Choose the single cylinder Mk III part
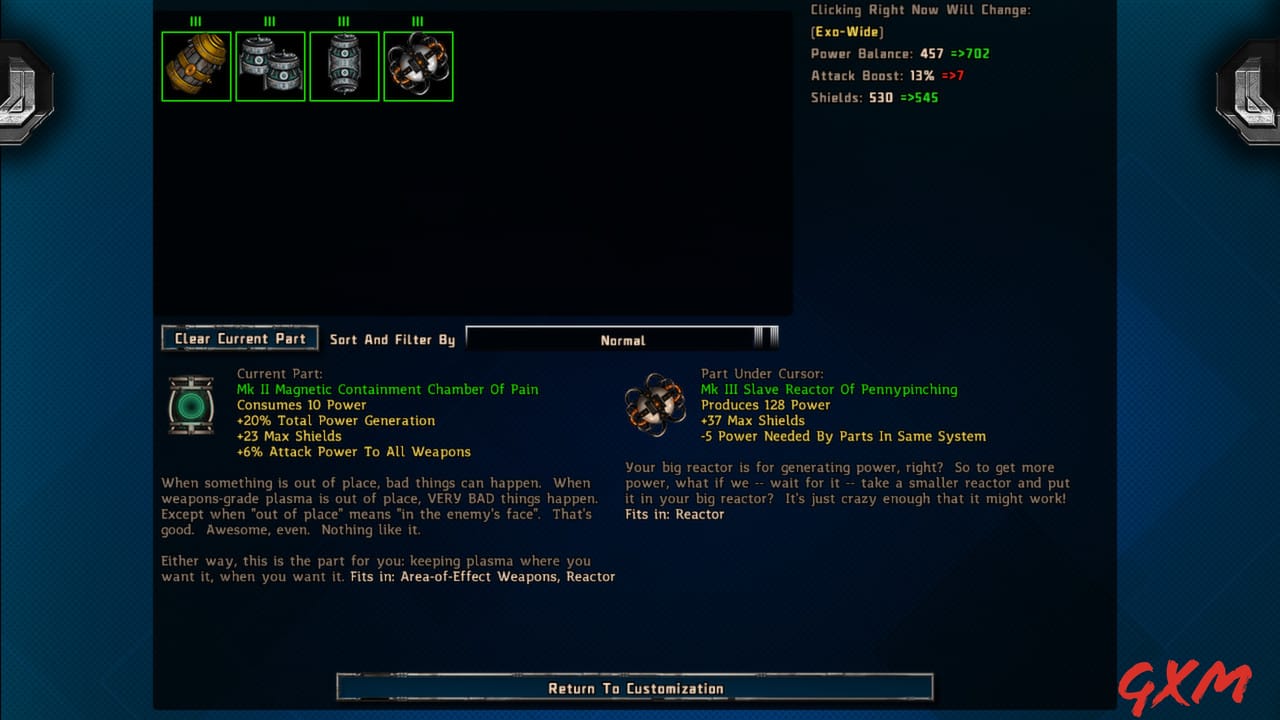The width and height of the screenshot is (1280, 720). tap(344, 66)
